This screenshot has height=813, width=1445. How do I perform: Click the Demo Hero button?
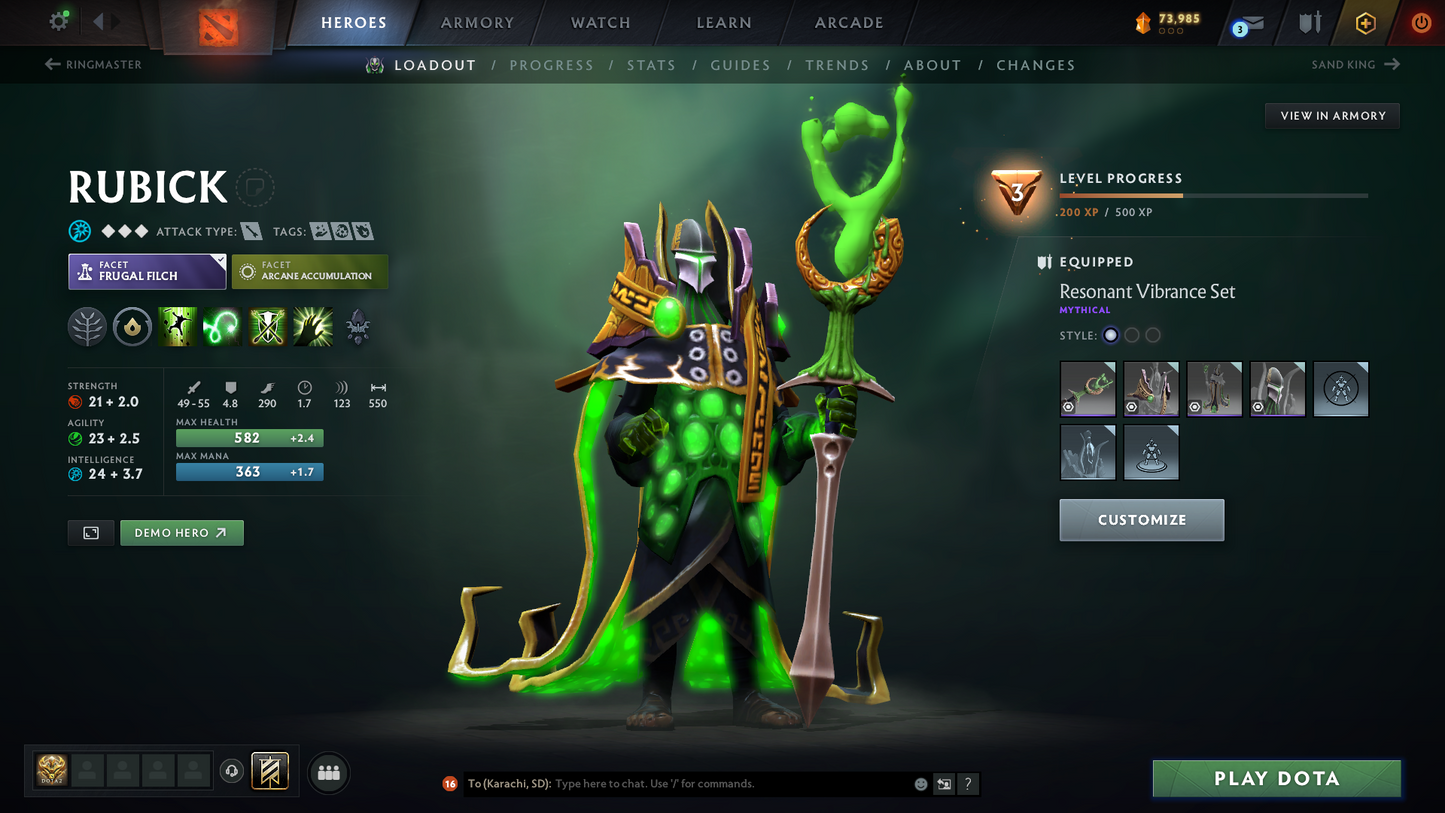182,533
